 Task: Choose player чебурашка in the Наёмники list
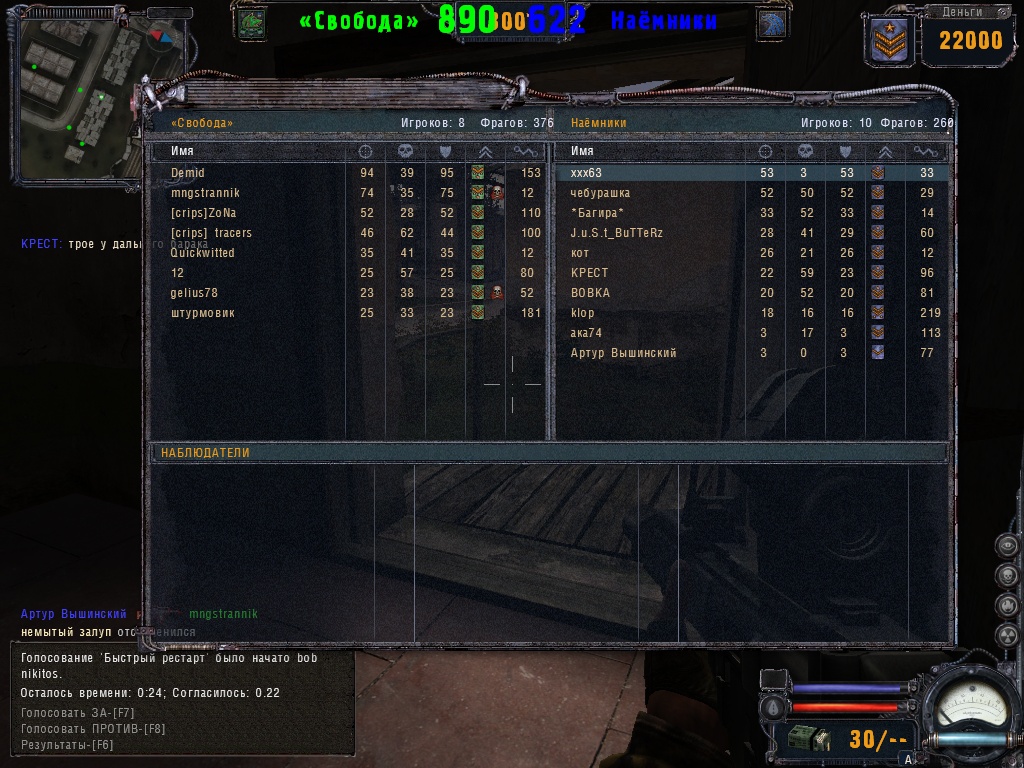(600, 193)
